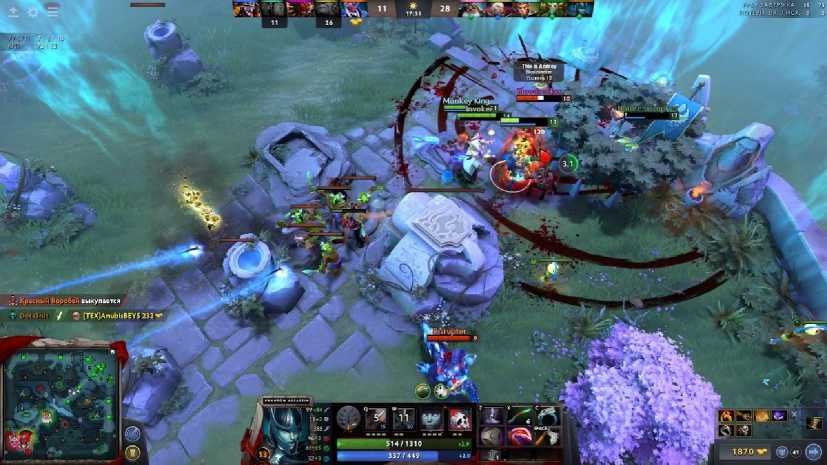Image resolution: width=827 pixels, height=465 pixels.
Task: Select the Coup de Grace ability icon
Action: point(459,419)
